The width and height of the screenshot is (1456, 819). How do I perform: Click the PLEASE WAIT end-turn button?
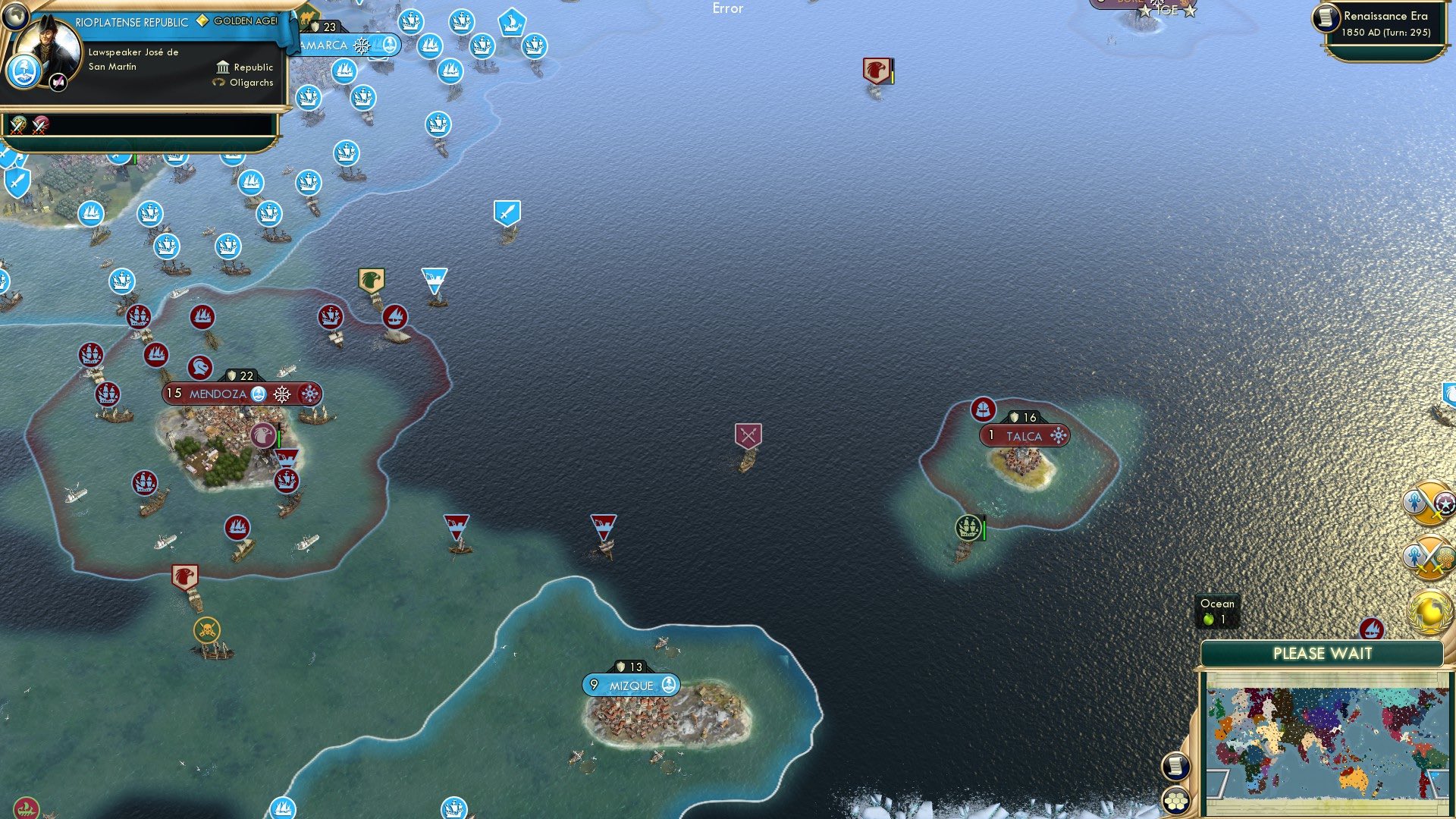coord(1323,653)
